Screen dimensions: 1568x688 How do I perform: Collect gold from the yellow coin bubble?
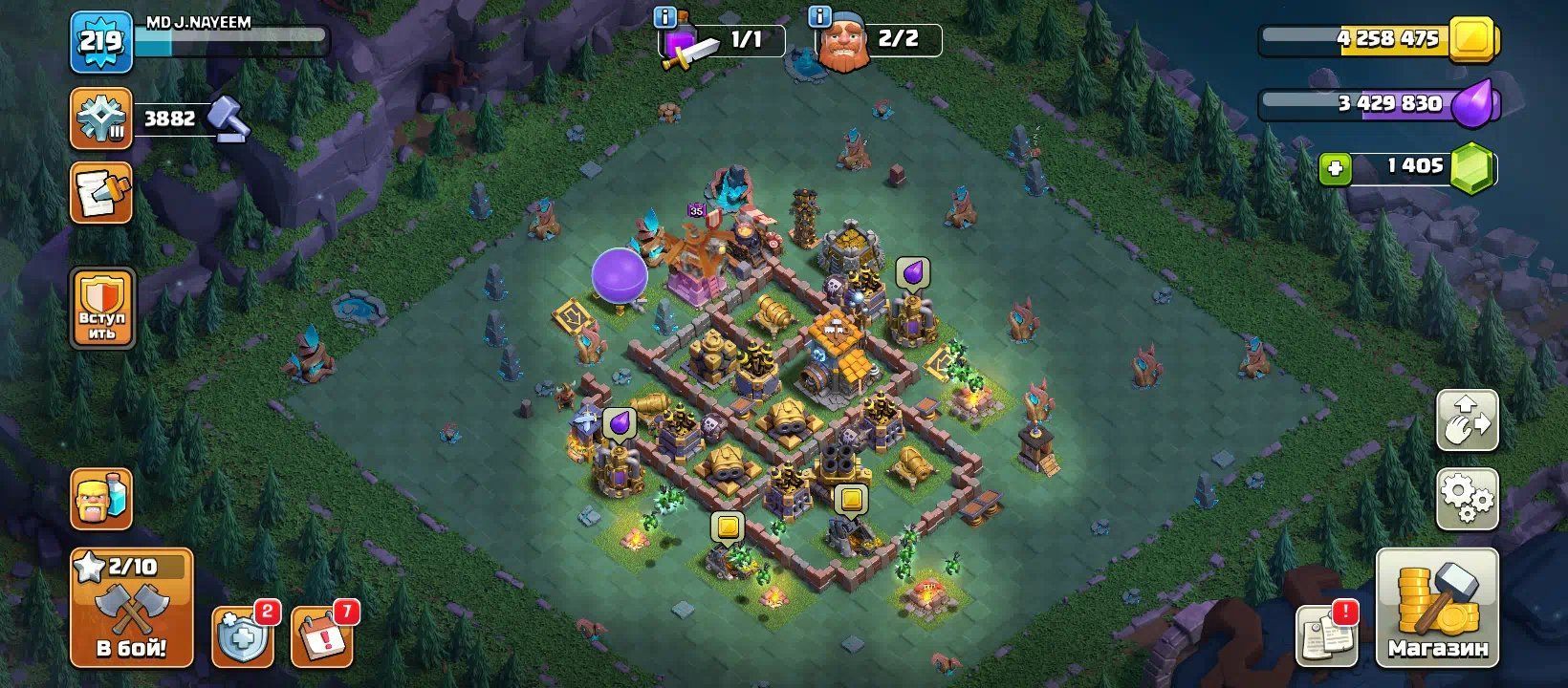[x=850, y=499]
